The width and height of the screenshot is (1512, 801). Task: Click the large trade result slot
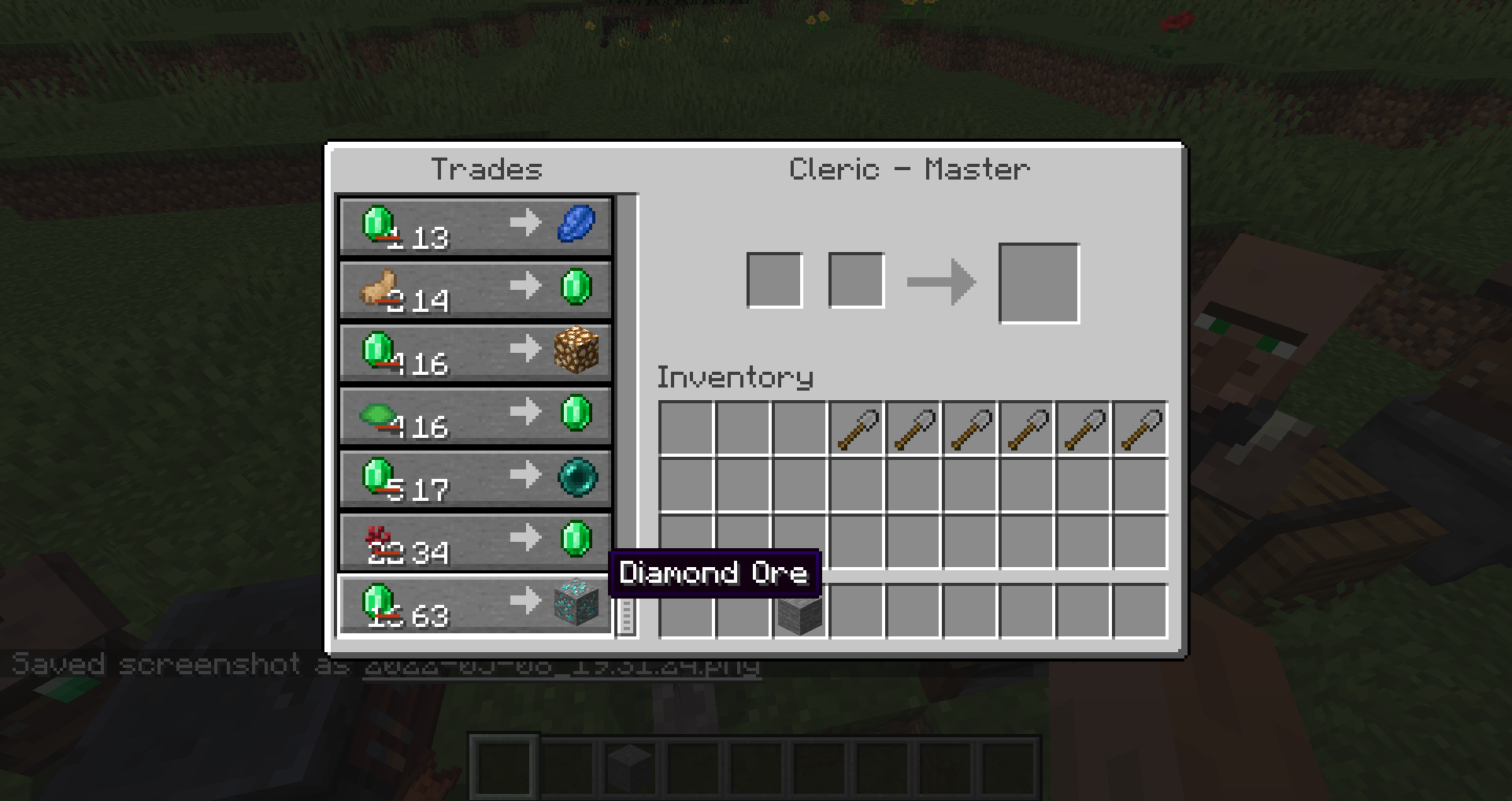pos(1039,283)
